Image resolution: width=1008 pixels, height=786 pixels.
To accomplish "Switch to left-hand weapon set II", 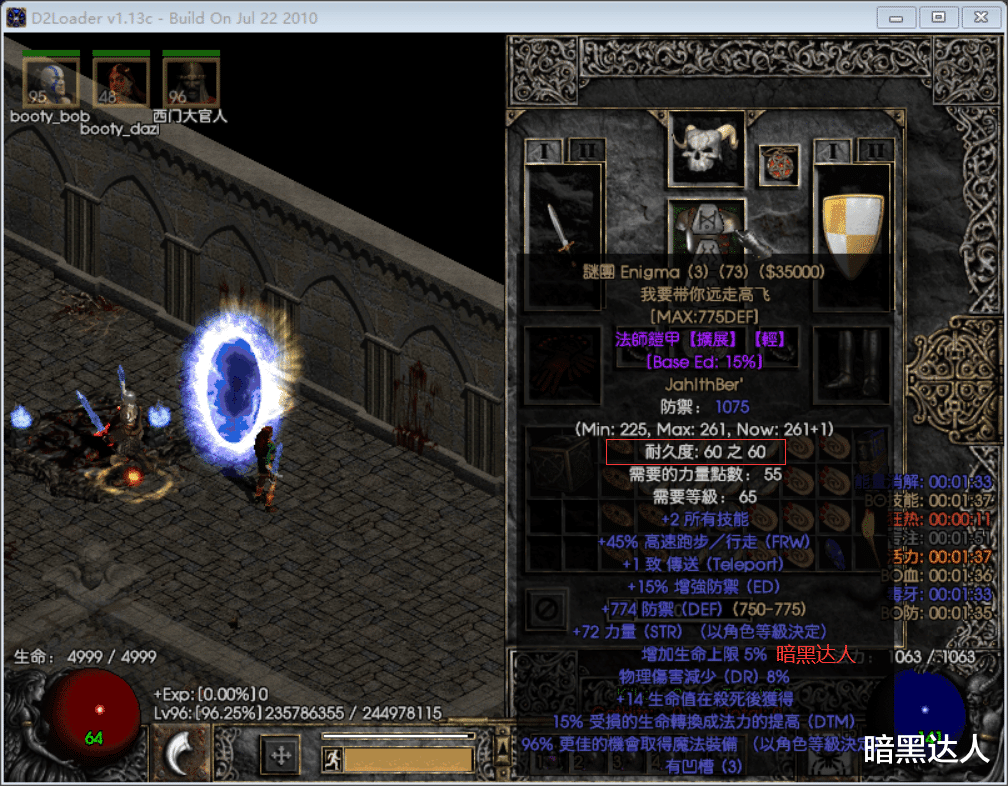I will pos(585,151).
